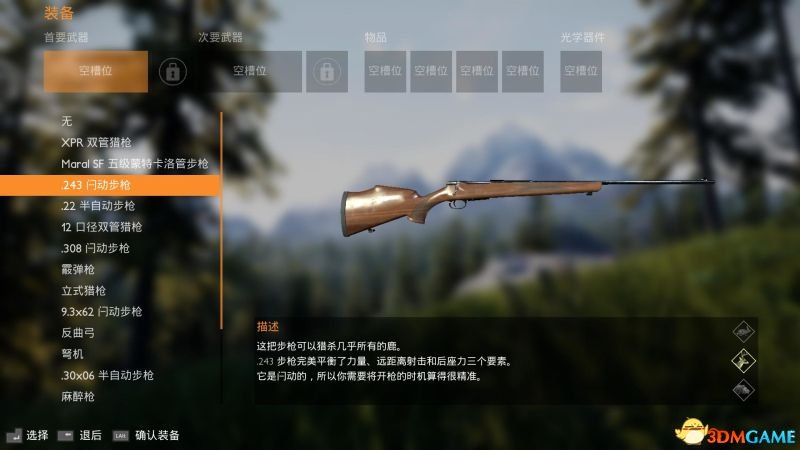Open the 次要武器 empty slot
Image resolution: width=800 pixels, height=450 pixels.
point(256,71)
